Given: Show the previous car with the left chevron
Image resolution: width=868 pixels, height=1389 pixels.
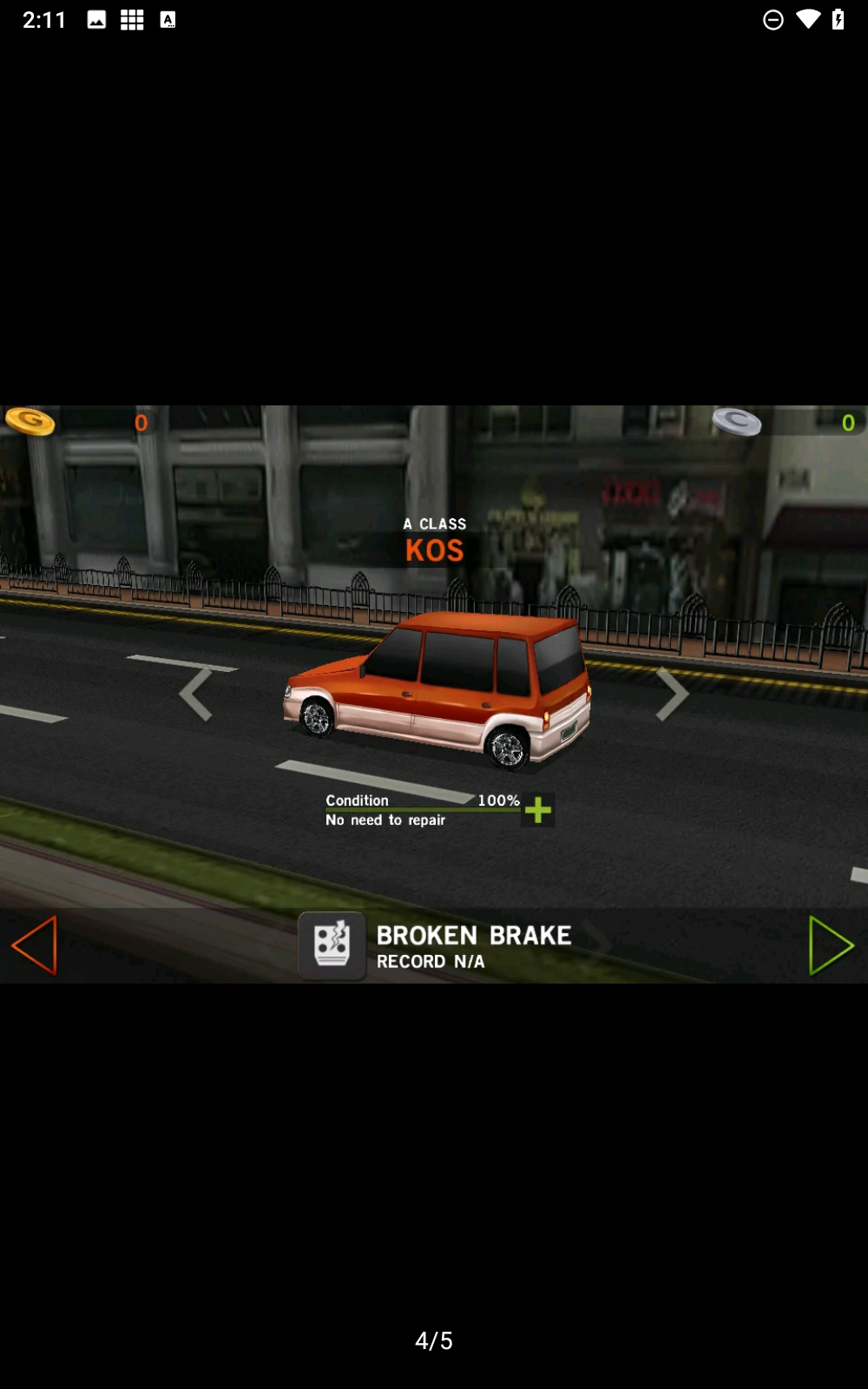Looking at the screenshot, I should (196, 694).
